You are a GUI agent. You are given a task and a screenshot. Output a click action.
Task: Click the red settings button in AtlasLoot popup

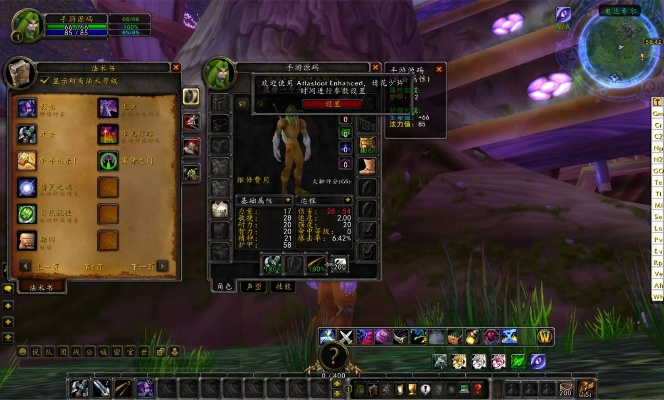click(319, 103)
